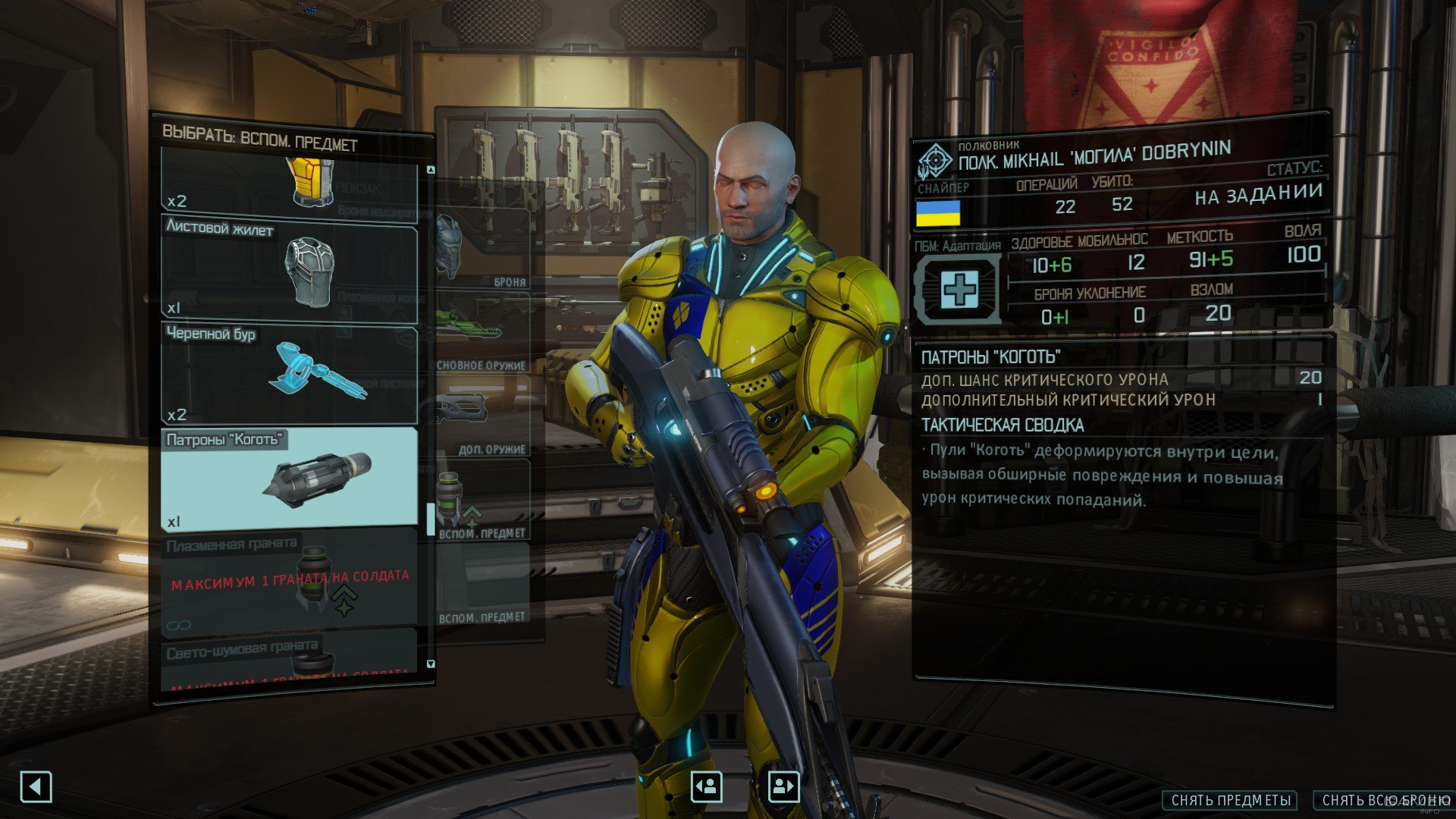Image resolution: width=1456 pixels, height=819 pixels.
Task: Equip the Патроны "Коготь" ammo
Action: tap(288, 478)
